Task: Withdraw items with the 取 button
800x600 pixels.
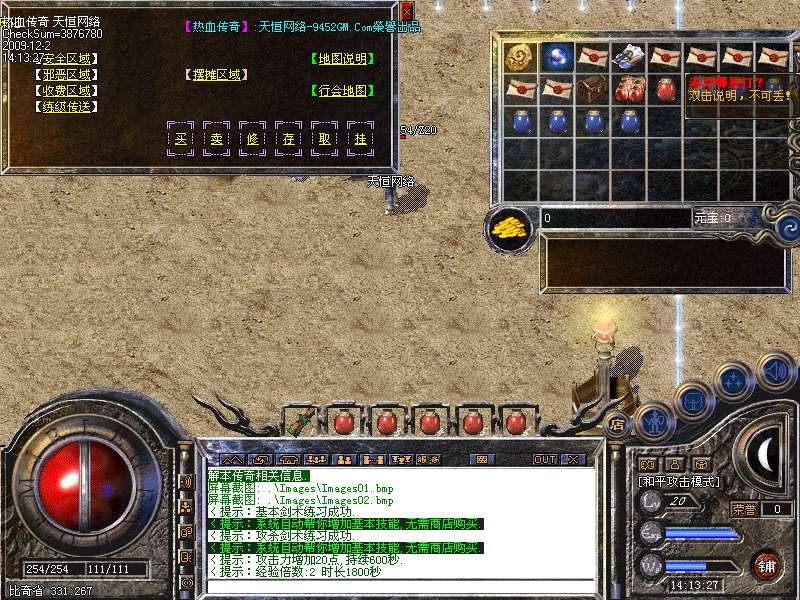Action: [324, 139]
